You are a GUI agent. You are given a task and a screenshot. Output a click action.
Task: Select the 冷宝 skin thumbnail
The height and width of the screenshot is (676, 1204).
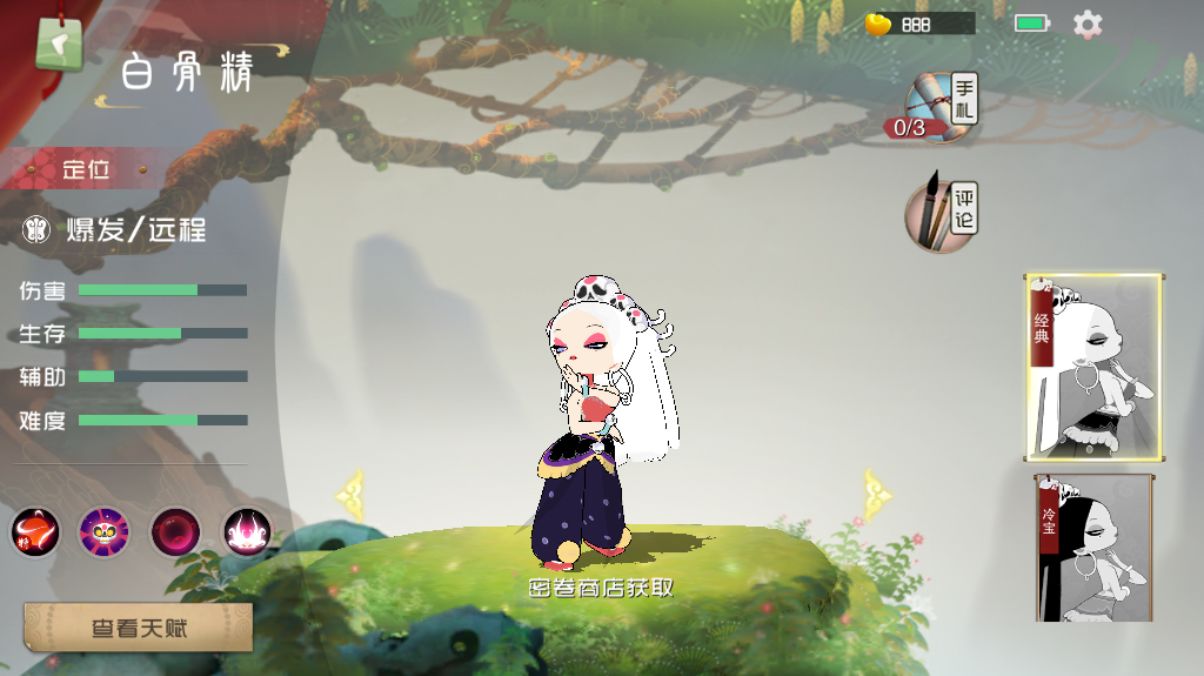1094,548
